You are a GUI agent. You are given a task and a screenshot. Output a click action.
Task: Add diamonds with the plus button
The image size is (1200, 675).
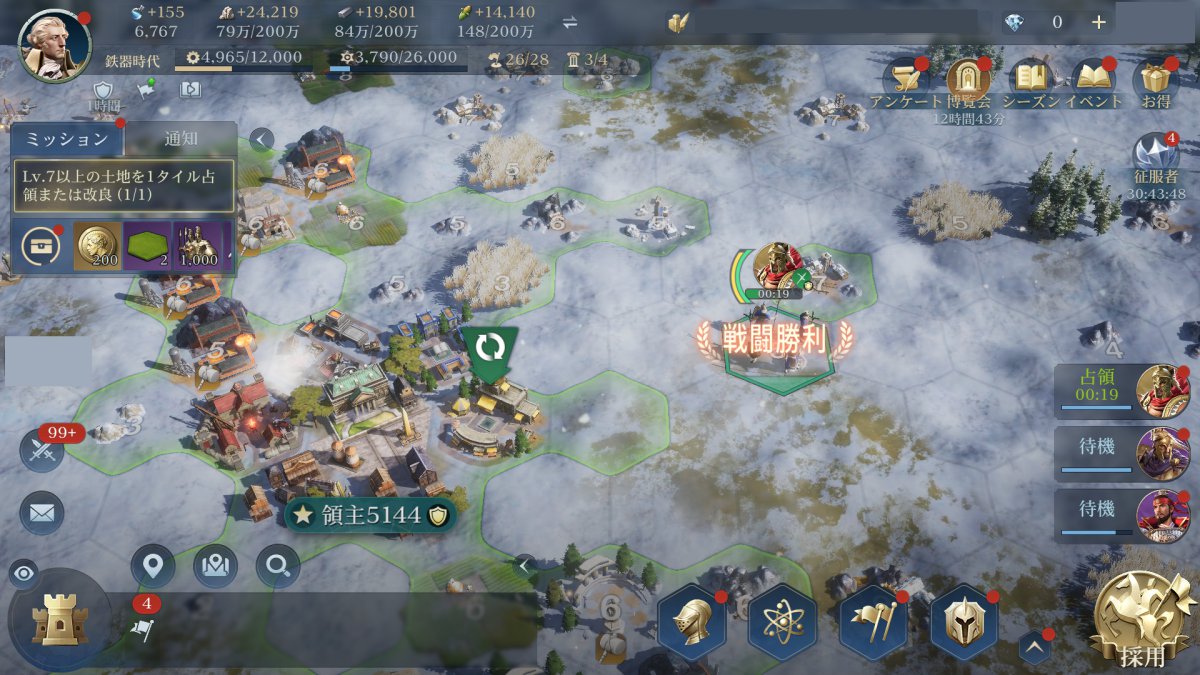coord(1098,22)
